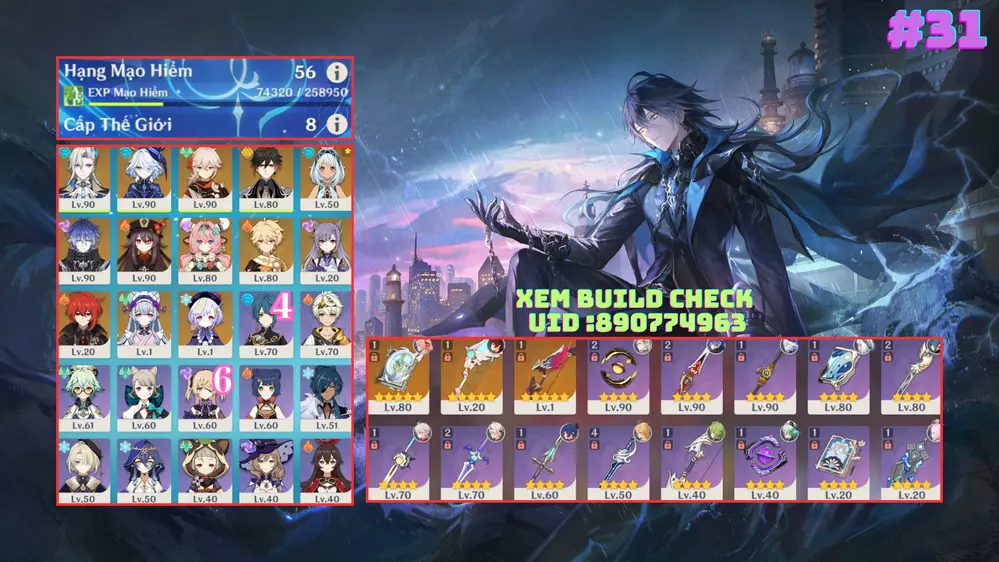
Task: Open the Adventure Rank info icon
Action: [x=338, y=73]
